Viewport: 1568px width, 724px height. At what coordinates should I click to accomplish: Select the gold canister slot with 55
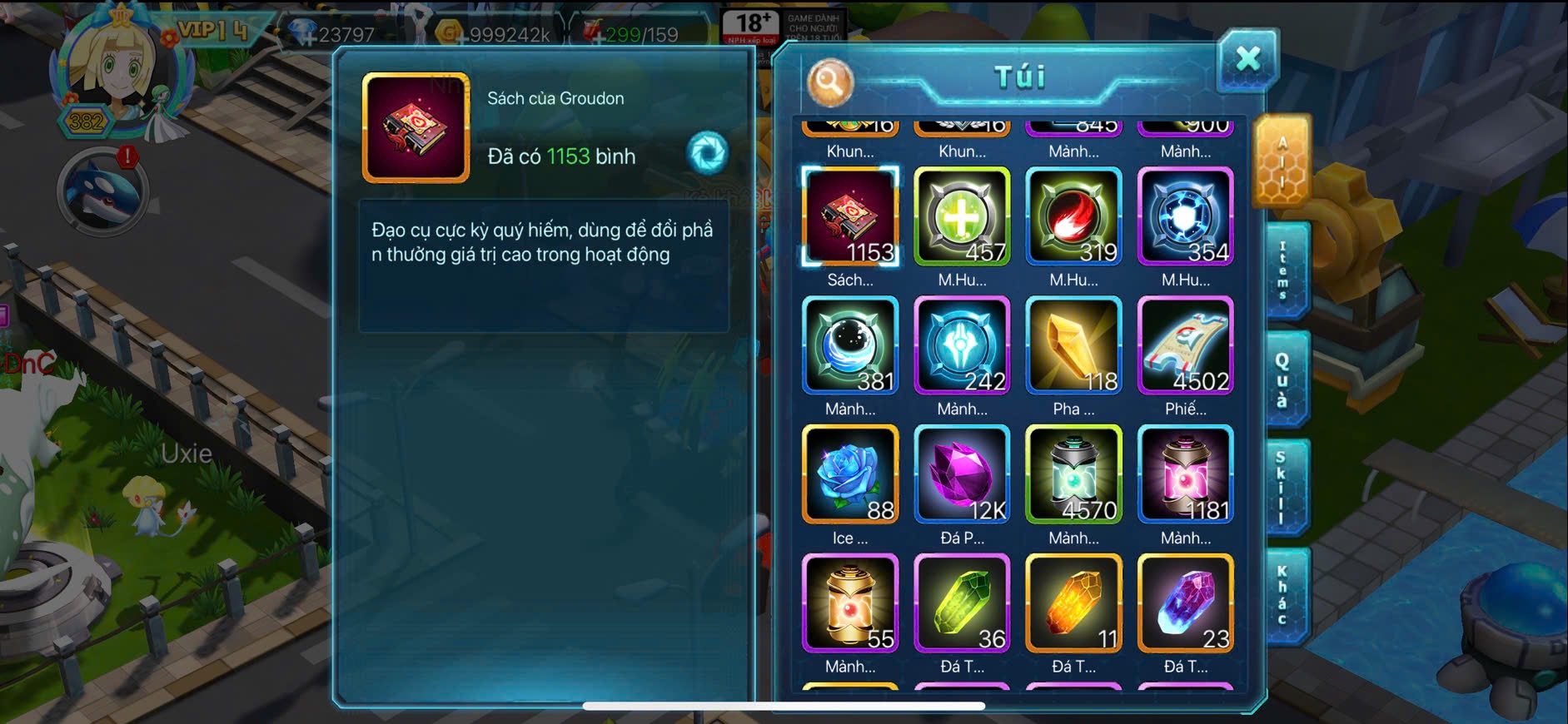tap(850, 603)
